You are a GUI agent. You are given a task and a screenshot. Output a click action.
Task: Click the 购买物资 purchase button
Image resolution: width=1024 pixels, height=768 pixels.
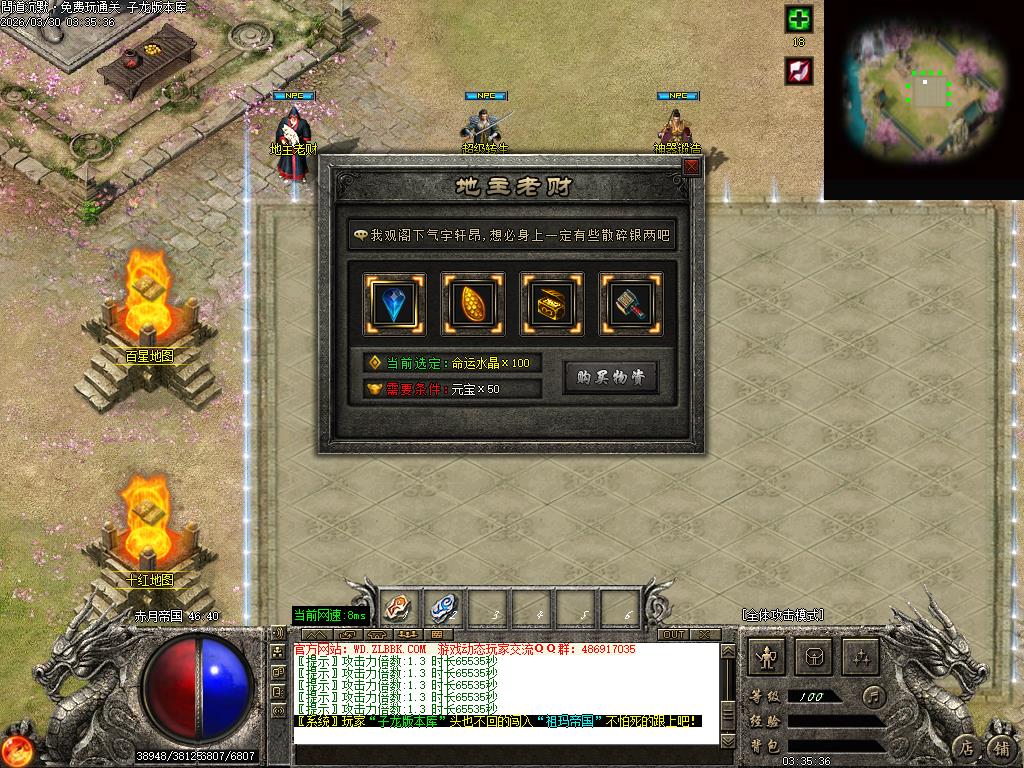point(610,377)
